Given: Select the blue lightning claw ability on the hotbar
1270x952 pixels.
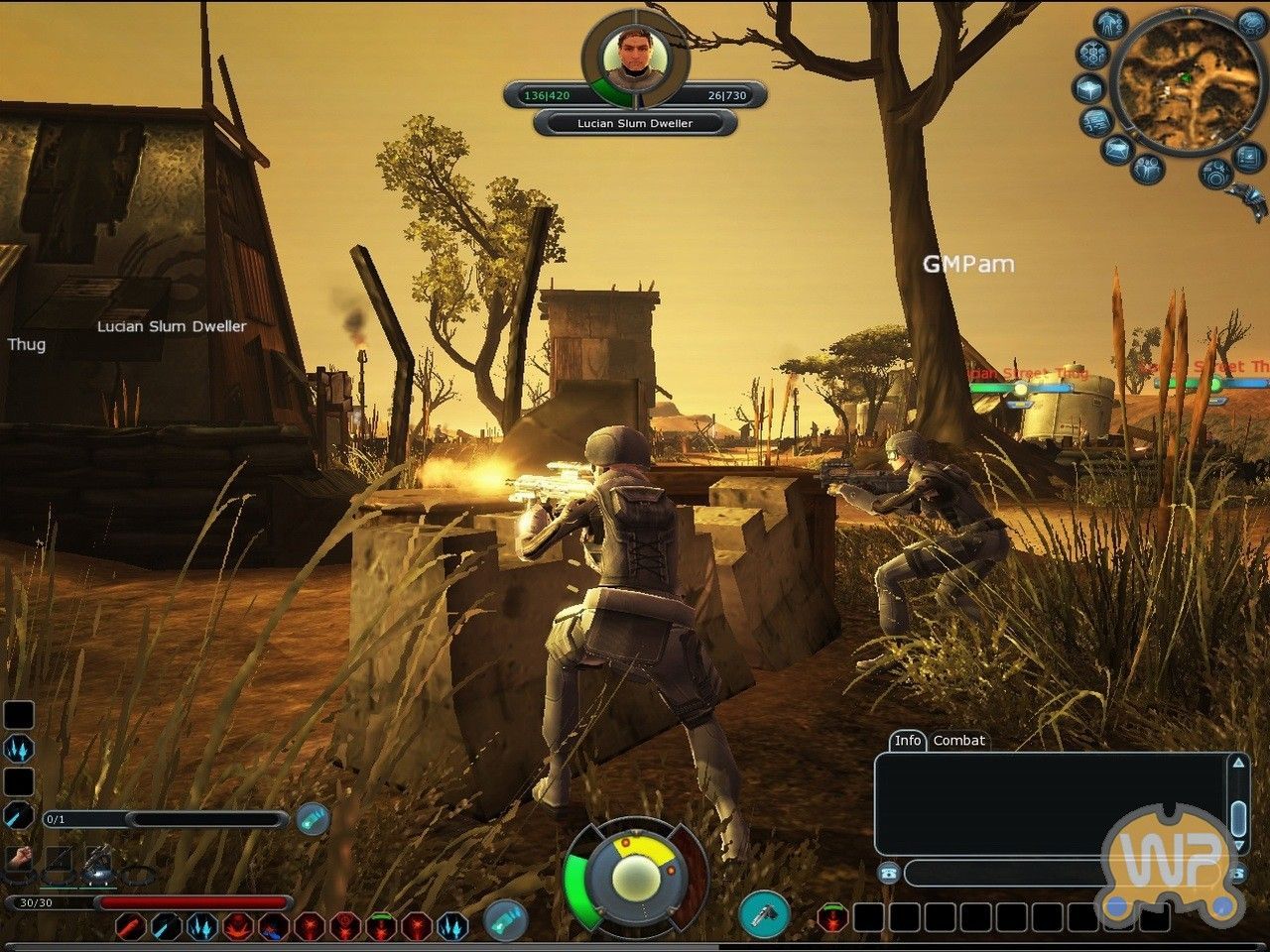Looking at the screenshot, I should (203, 927).
